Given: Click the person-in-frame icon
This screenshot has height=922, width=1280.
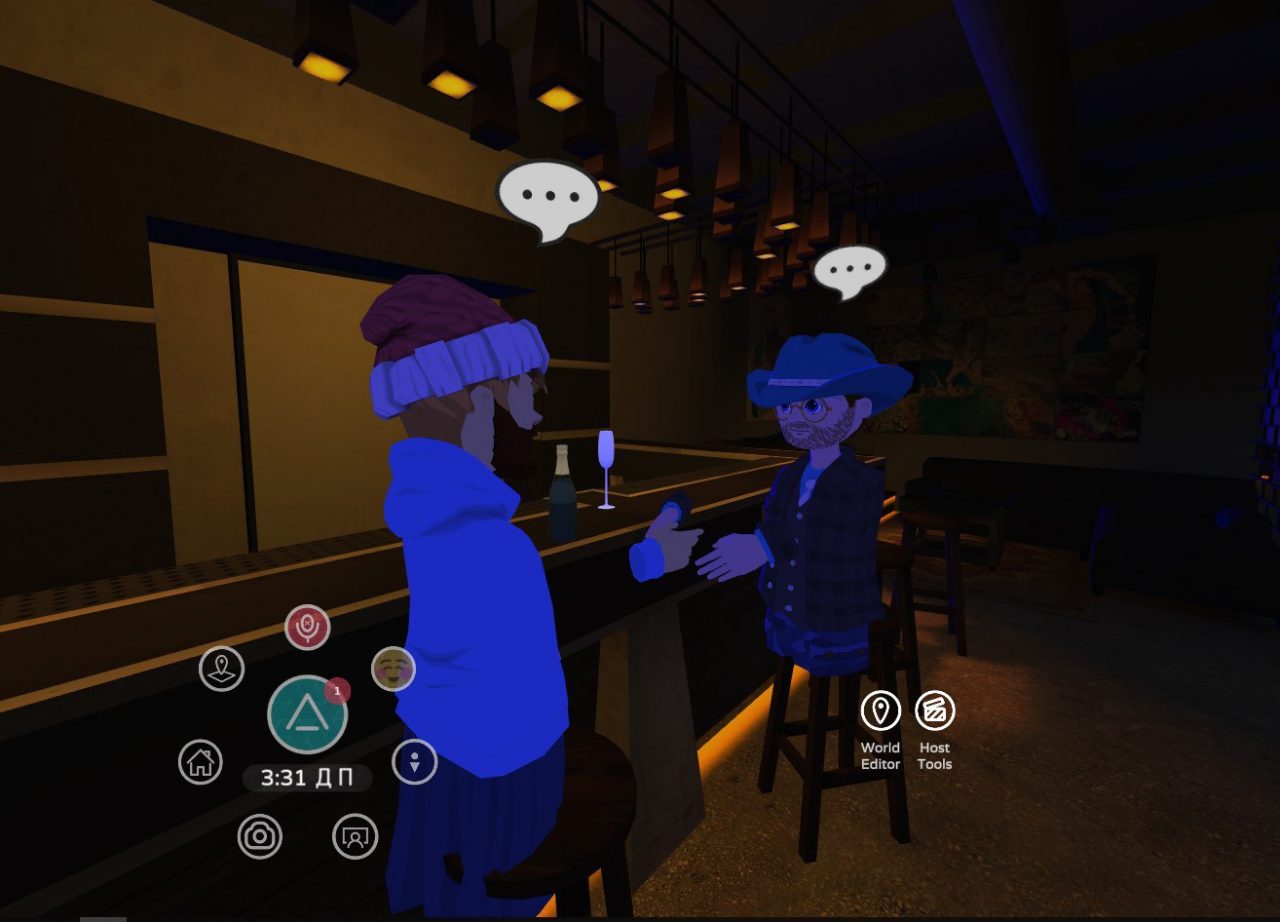Looking at the screenshot, I should [354, 836].
